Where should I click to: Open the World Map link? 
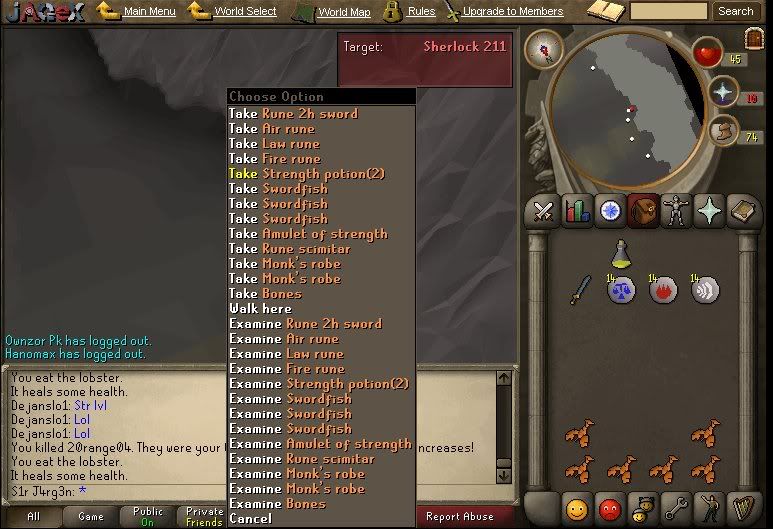pyautogui.click(x=343, y=12)
